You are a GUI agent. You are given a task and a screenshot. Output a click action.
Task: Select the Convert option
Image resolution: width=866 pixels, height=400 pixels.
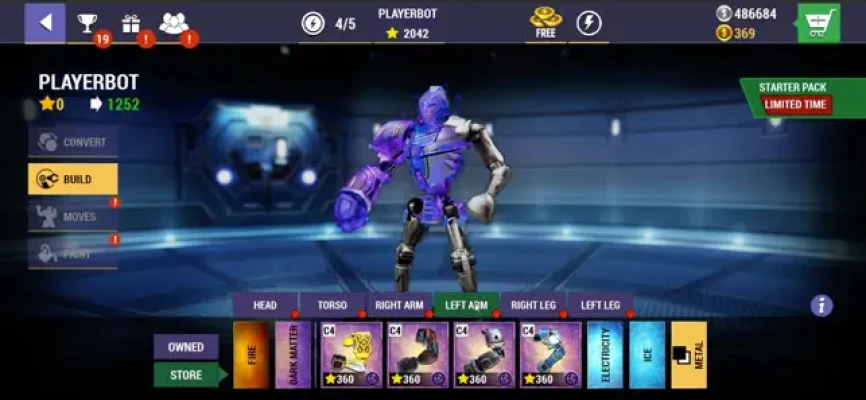pyautogui.click(x=73, y=142)
